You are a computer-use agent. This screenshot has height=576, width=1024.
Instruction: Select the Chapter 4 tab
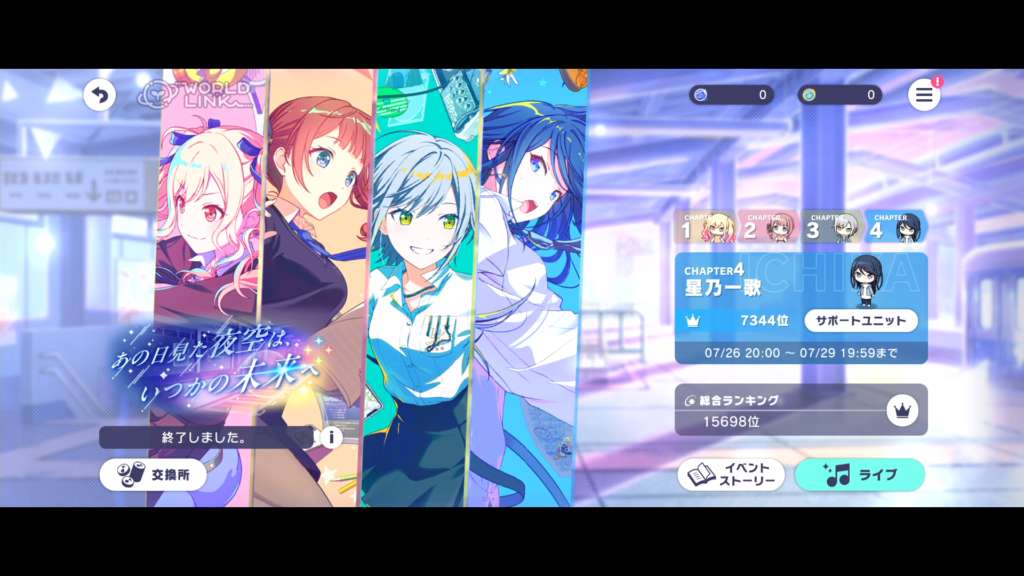click(x=894, y=228)
